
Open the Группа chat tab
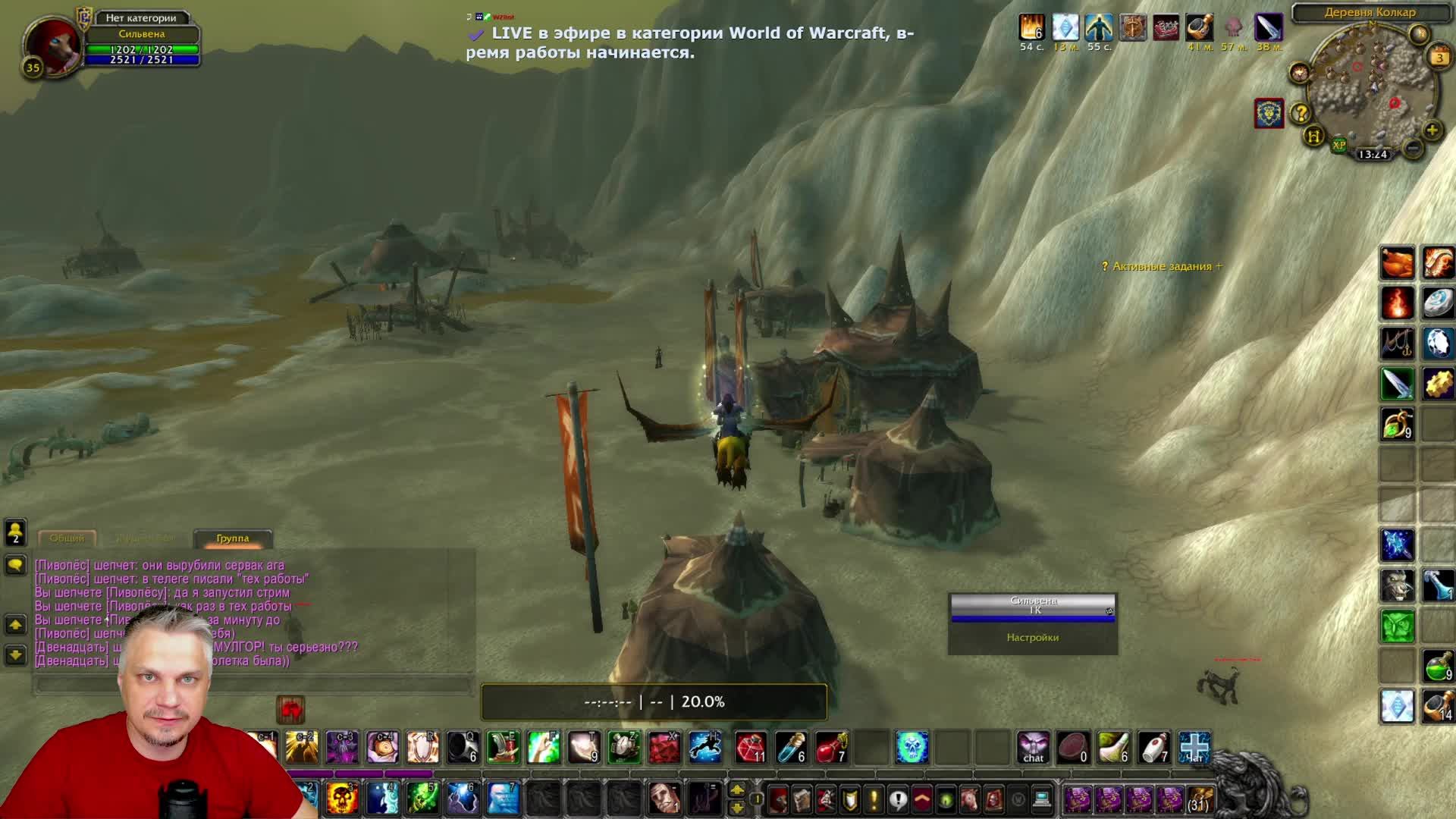pos(232,538)
